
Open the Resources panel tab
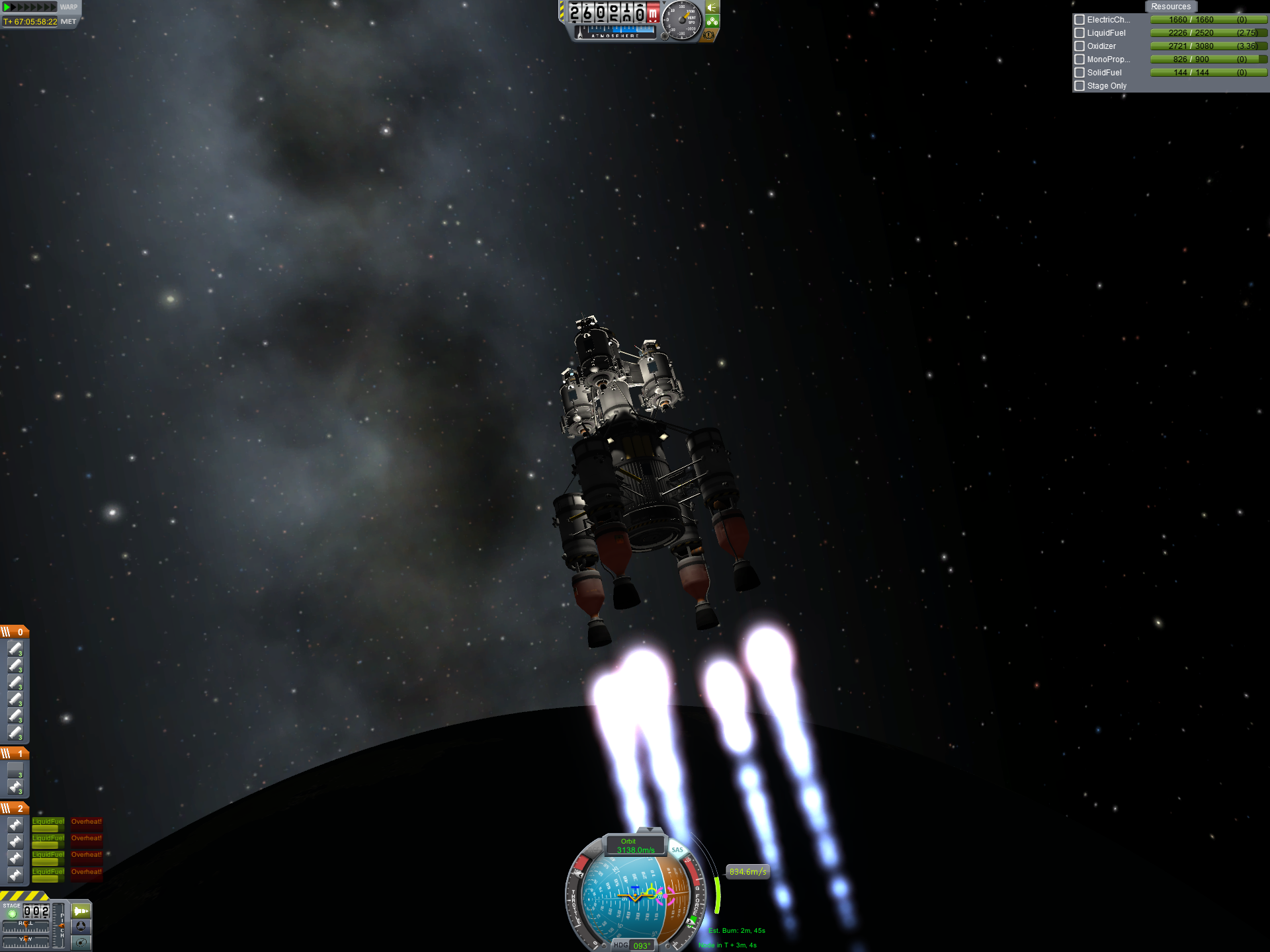coord(1170,7)
